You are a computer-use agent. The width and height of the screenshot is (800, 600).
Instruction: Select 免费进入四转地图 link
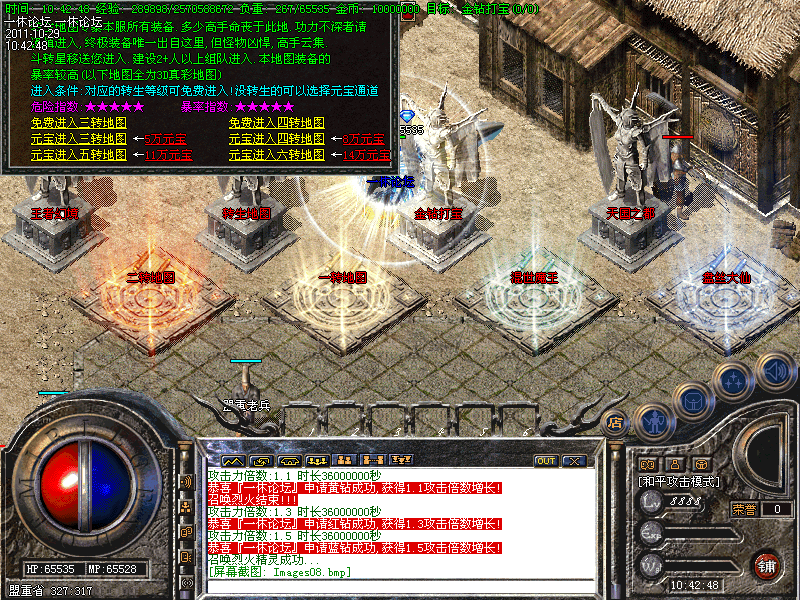click(277, 123)
